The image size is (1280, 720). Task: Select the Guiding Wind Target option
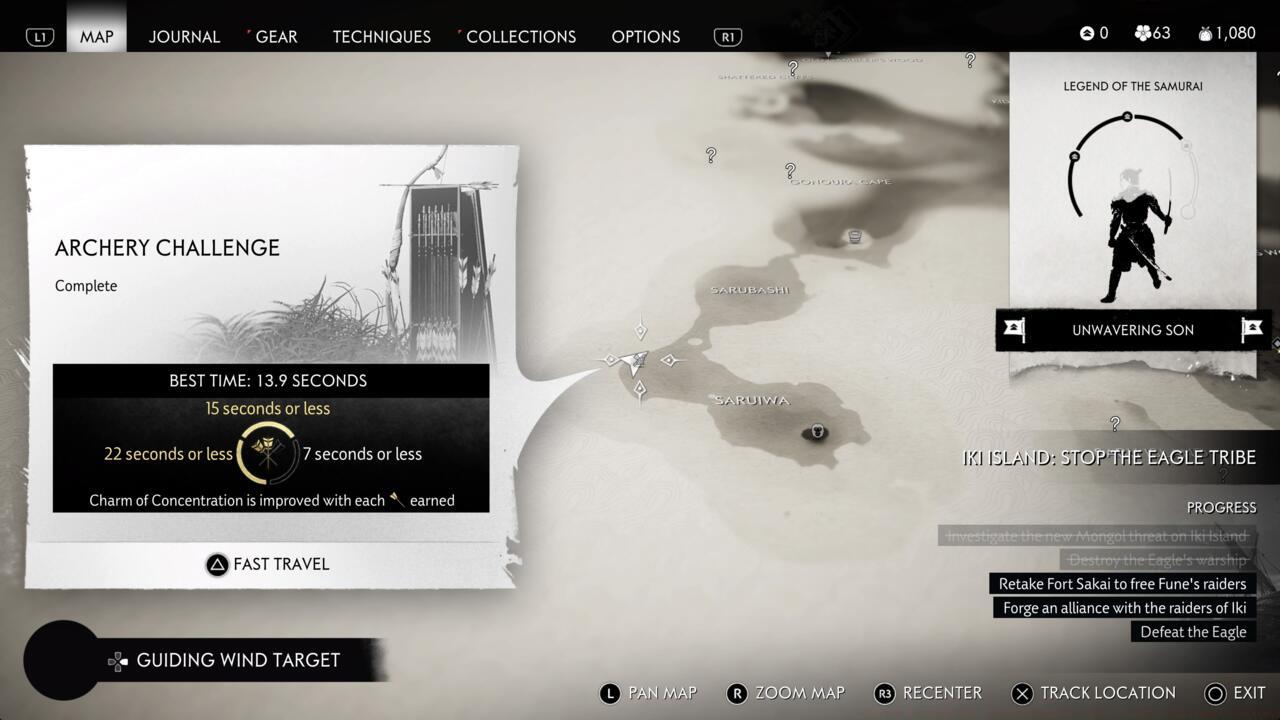(x=237, y=660)
